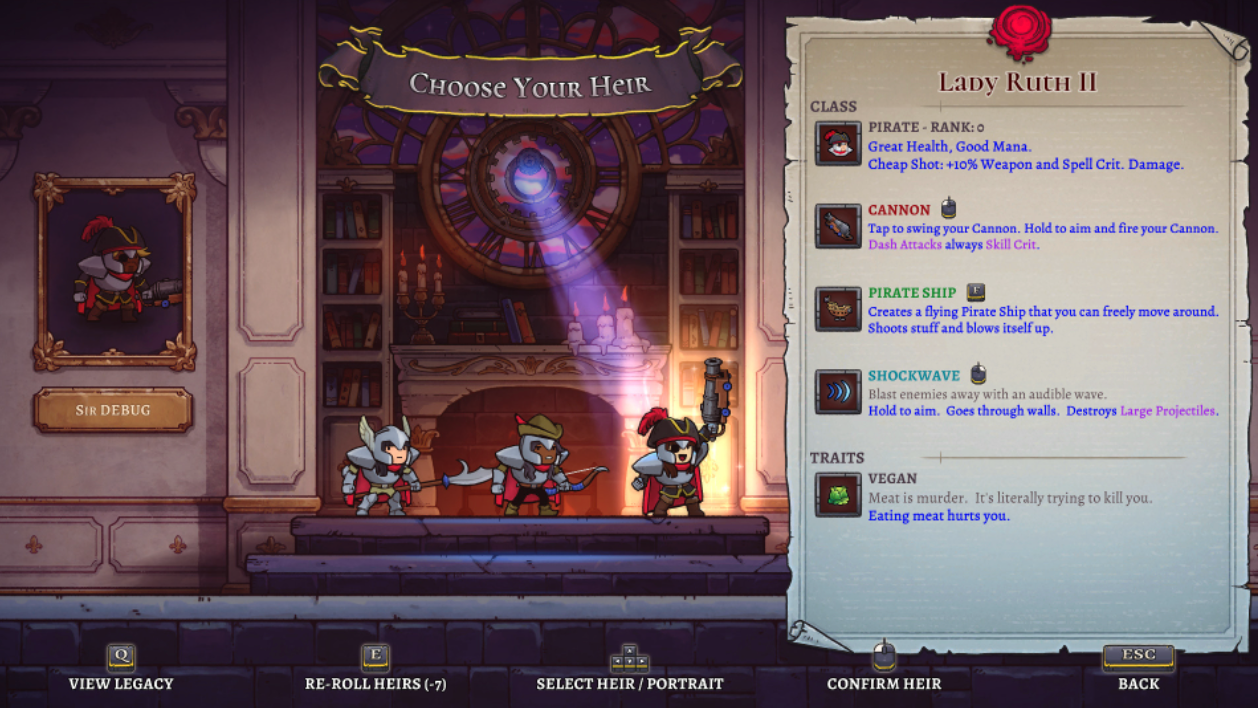1258x708 pixels.
Task: Select the Shockwave spell icon
Action: click(x=838, y=392)
